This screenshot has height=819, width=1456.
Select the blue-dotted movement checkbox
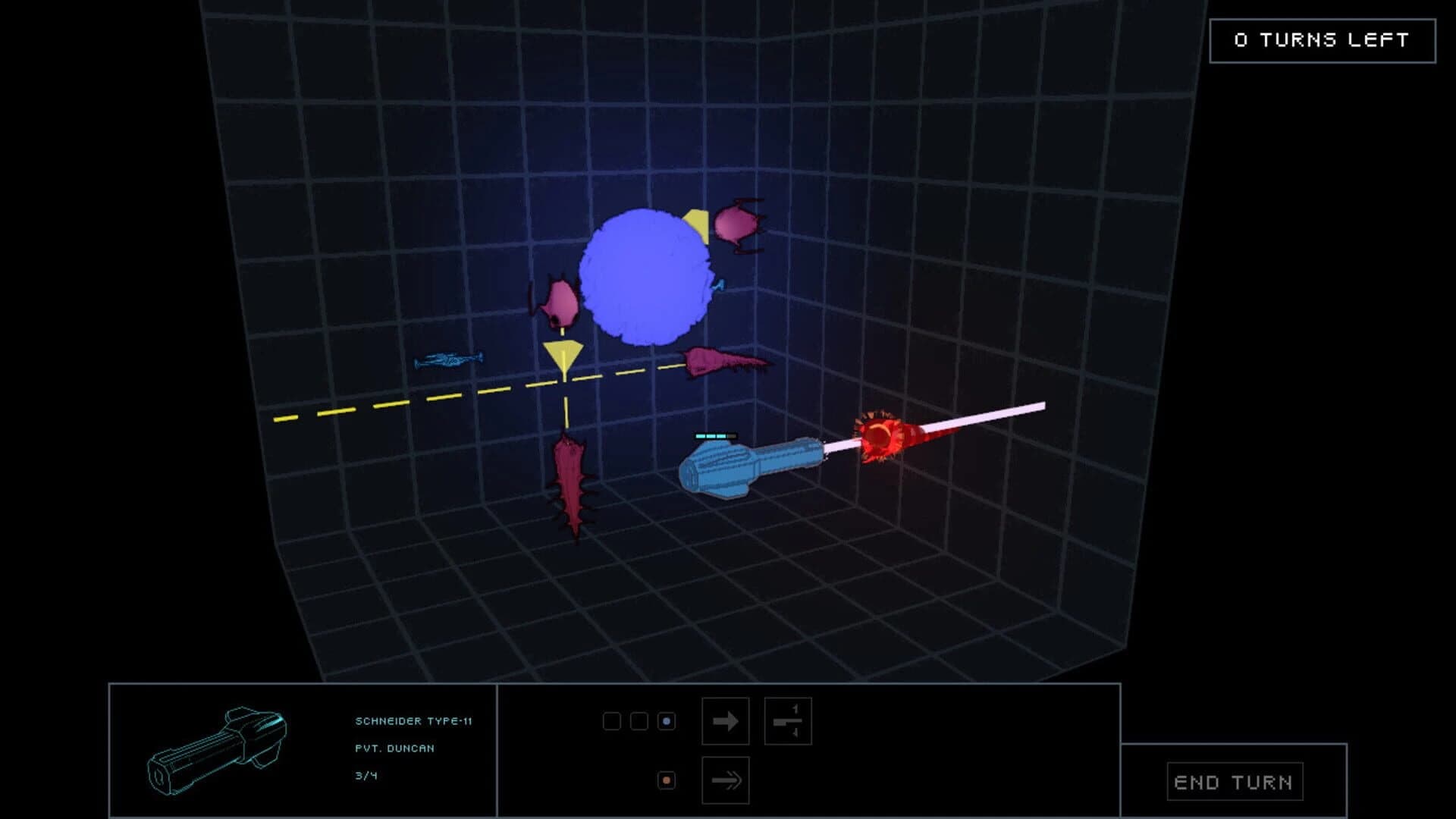coord(665,722)
